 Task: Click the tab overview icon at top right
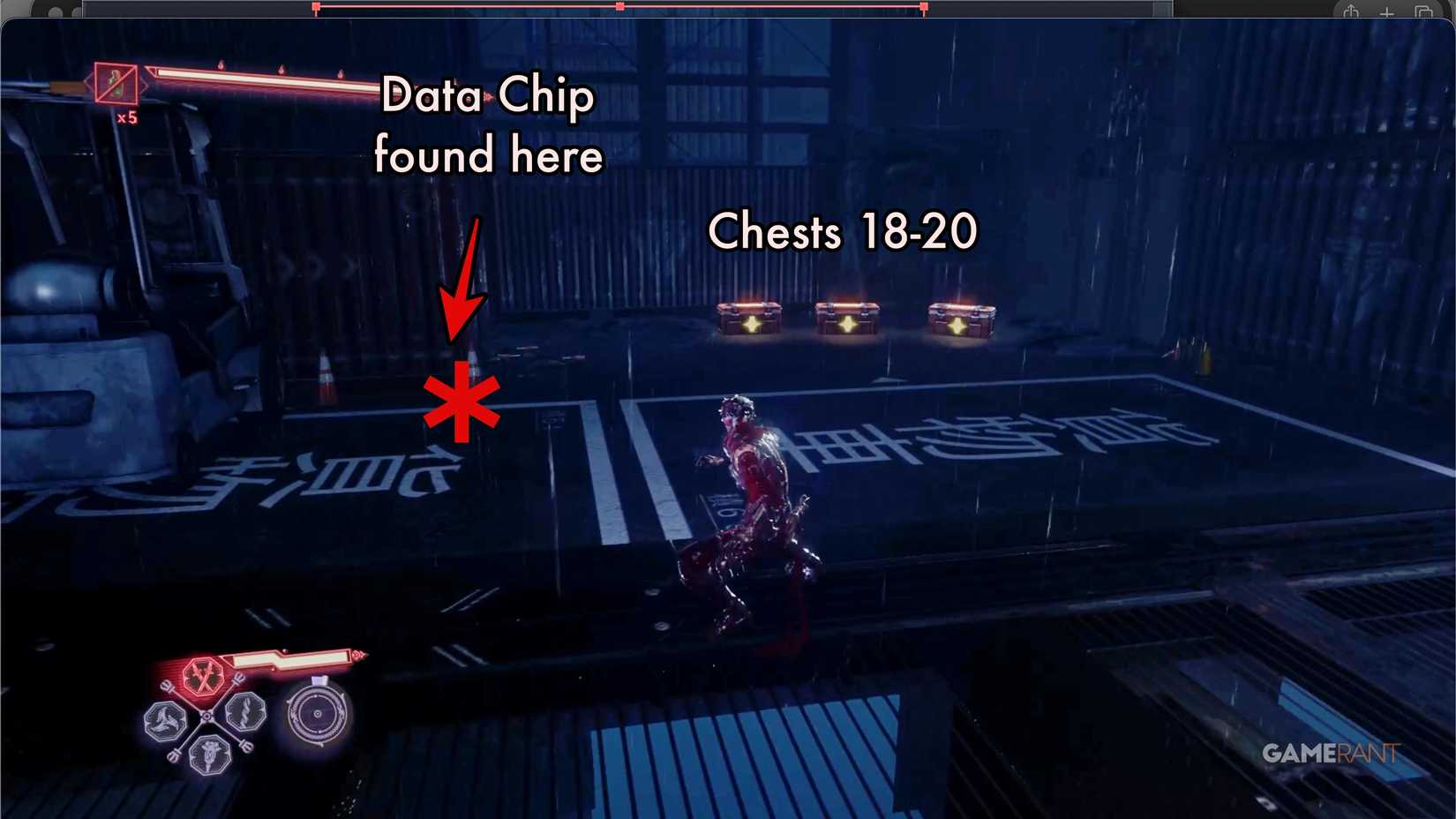[1423, 12]
